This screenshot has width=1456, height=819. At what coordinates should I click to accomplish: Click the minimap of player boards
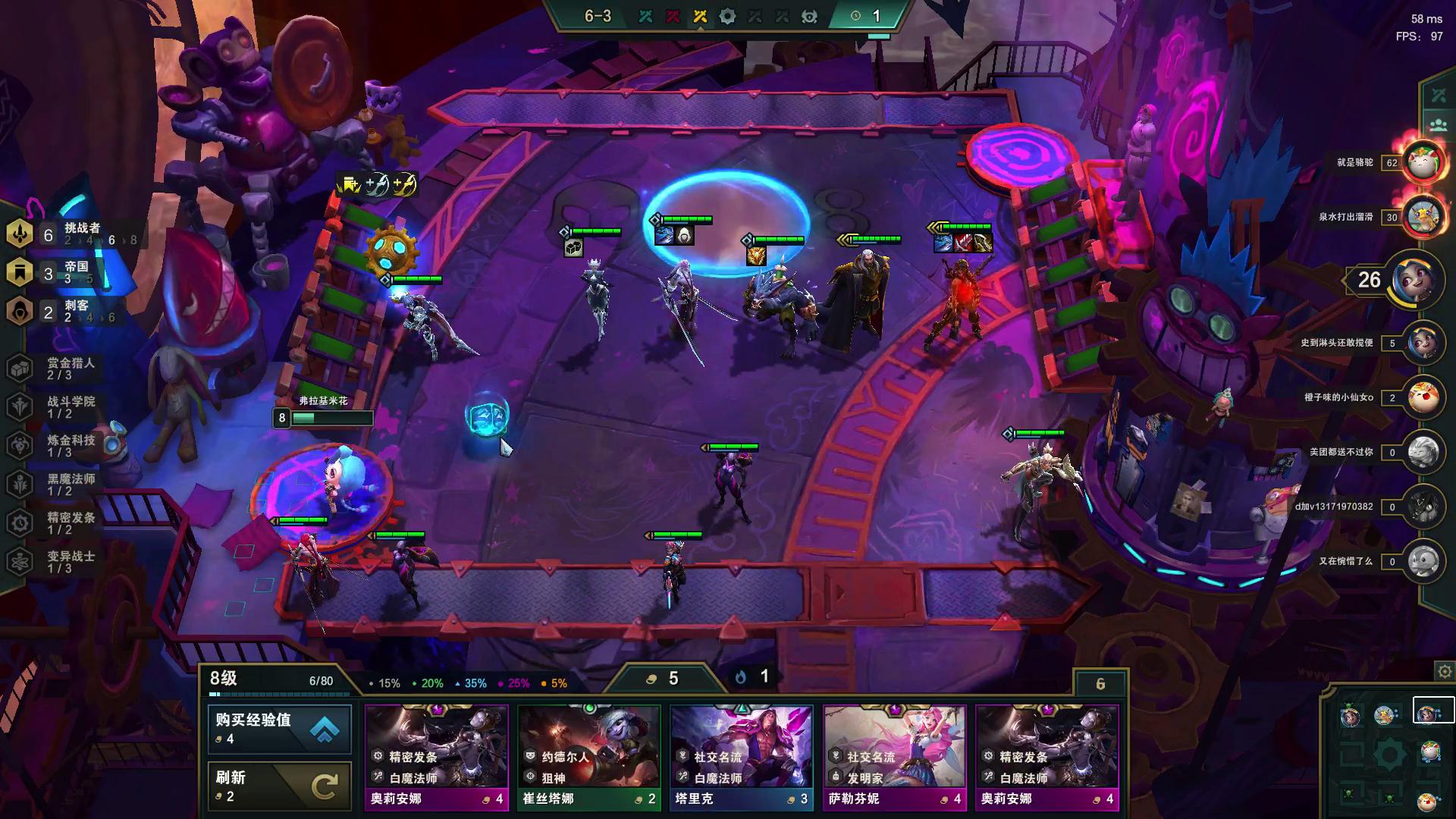coord(1388,755)
